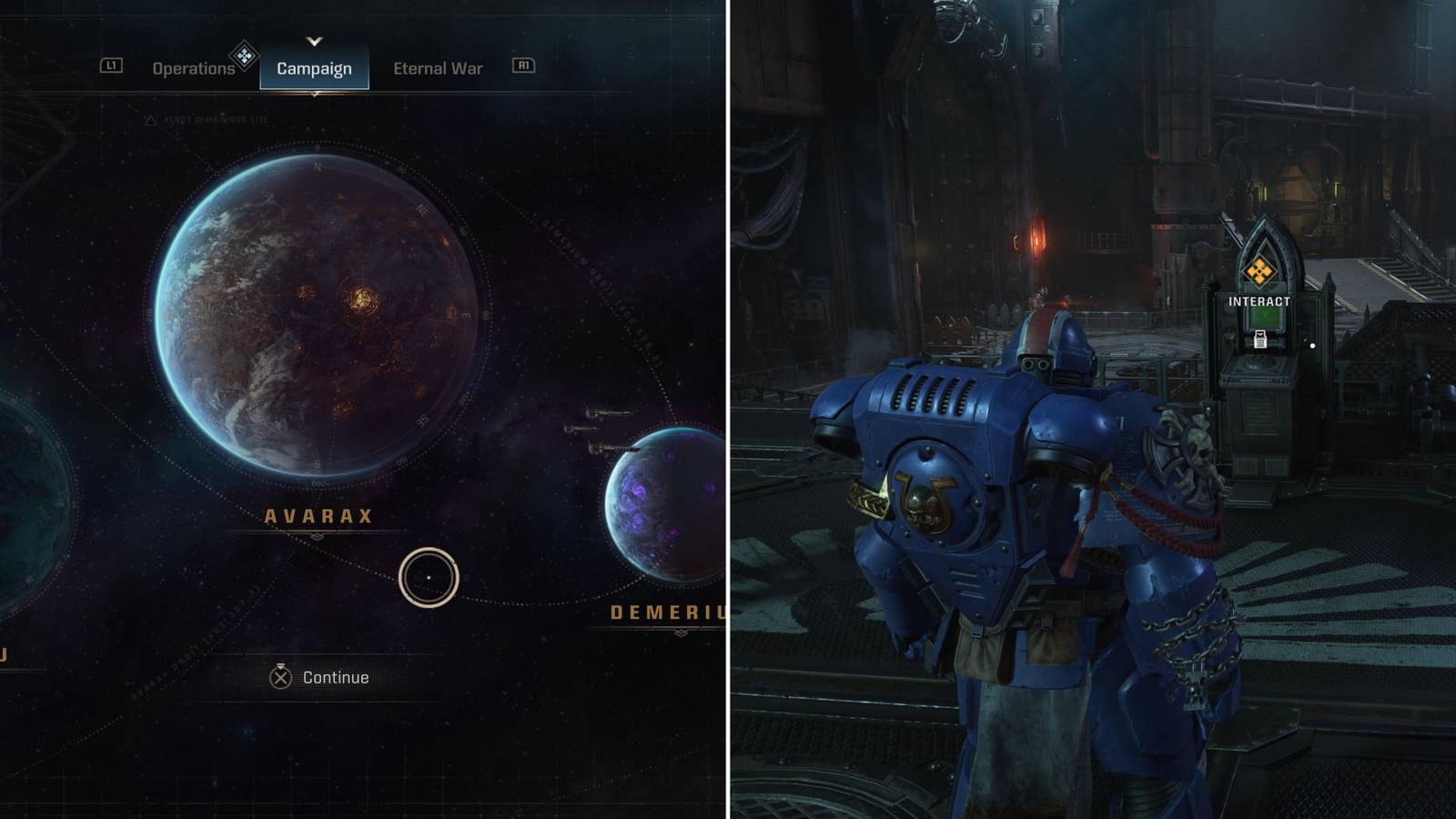Click the chevron beneath the Campaign tab
The image size is (1456, 819).
(x=314, y=94)
